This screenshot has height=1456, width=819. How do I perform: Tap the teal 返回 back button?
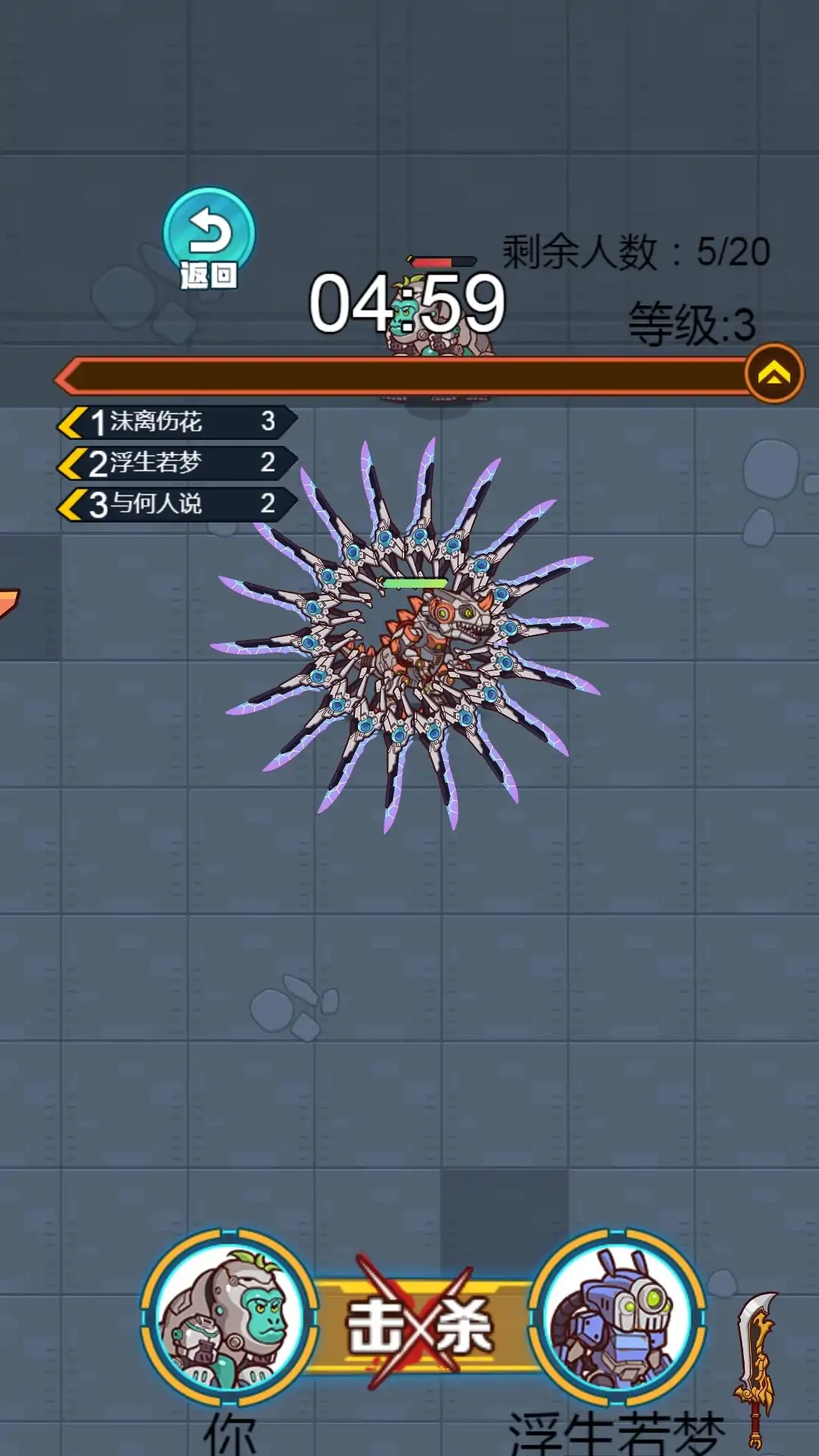click(x=209, y=237)
